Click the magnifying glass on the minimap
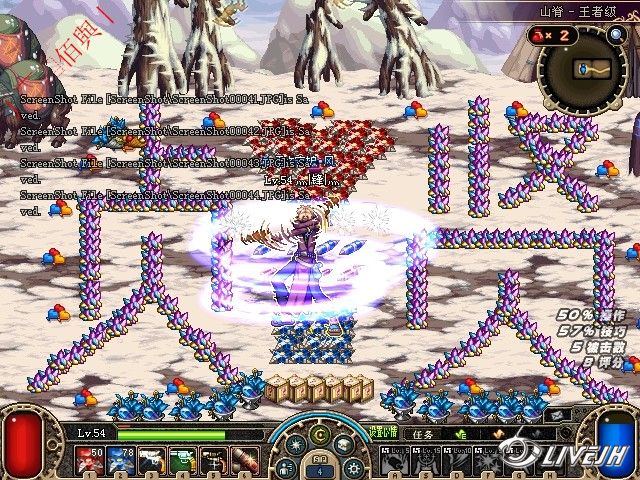The height and width of the screenshot is (480, 640). click(616, 35)
